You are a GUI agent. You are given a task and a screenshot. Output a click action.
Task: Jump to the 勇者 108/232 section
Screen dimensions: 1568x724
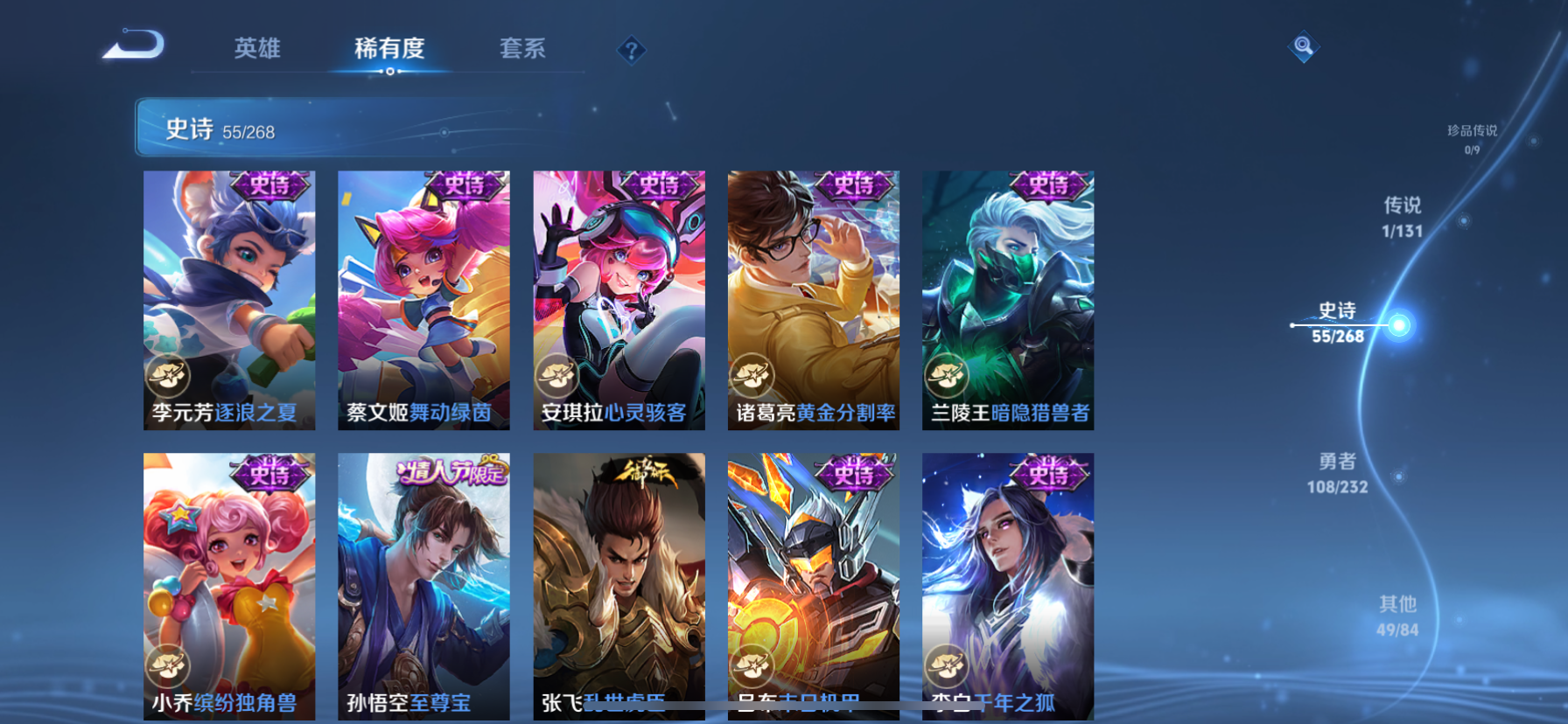(x=1339, y=474)
